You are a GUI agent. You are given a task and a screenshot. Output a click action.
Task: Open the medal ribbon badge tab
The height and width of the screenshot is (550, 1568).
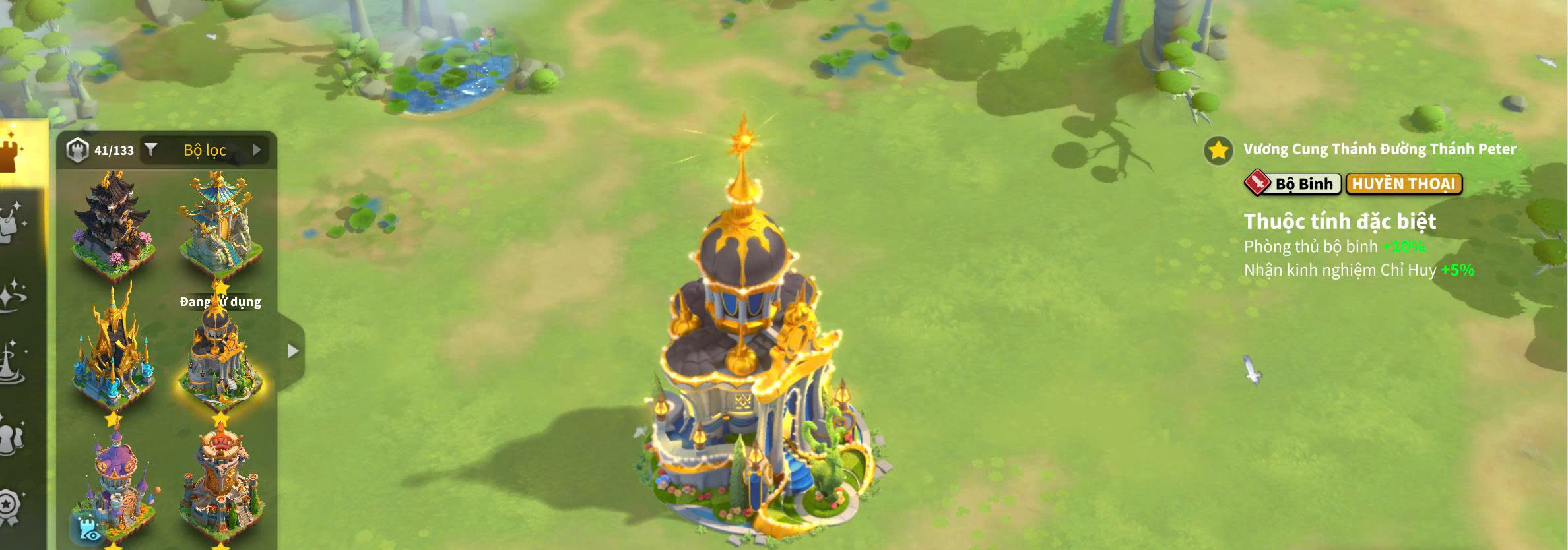12,506
